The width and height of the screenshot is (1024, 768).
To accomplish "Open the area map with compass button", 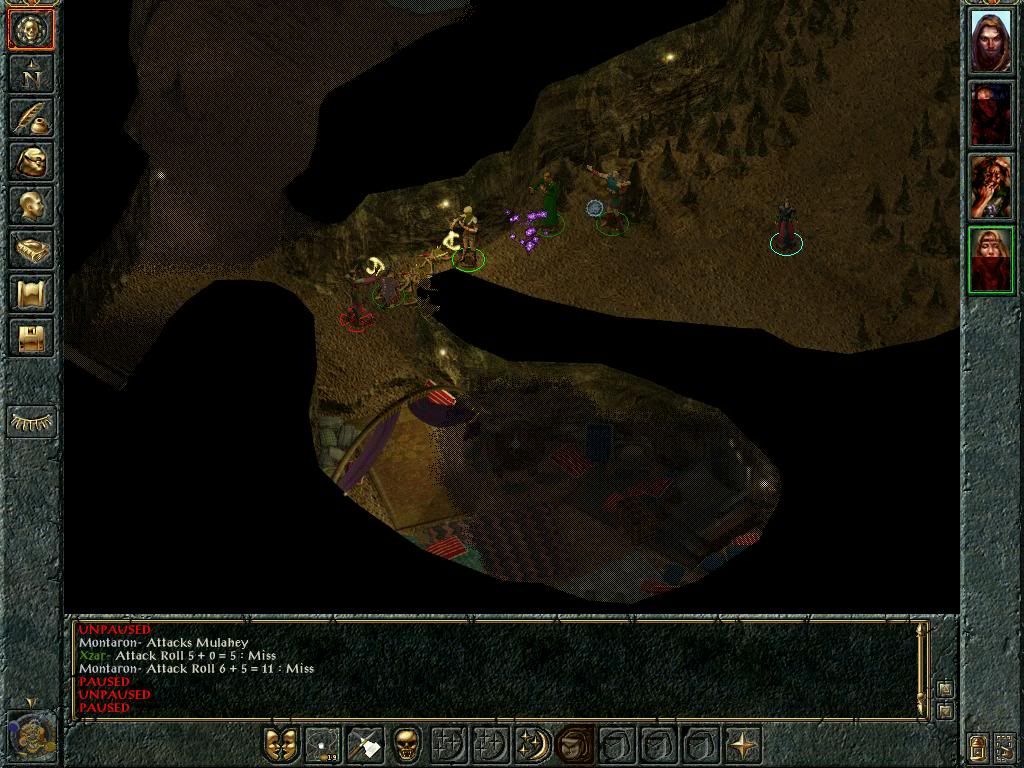I will tap(31, 74).
